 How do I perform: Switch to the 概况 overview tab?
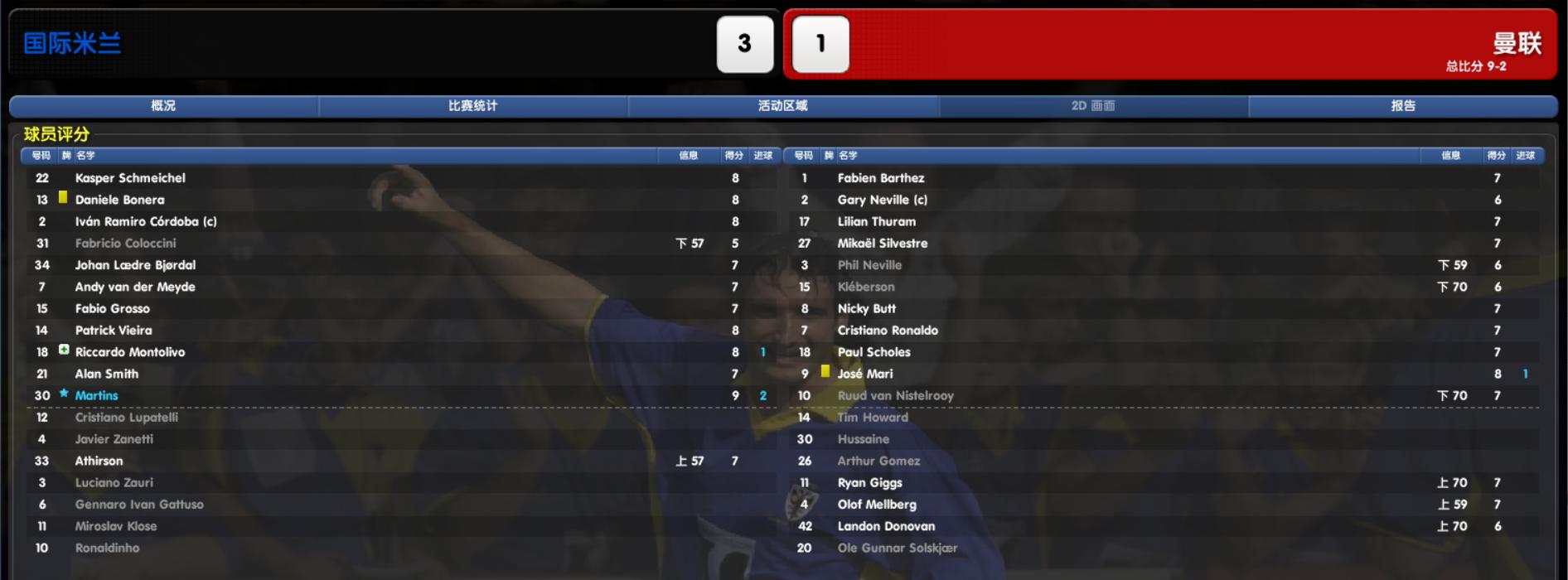163,106
